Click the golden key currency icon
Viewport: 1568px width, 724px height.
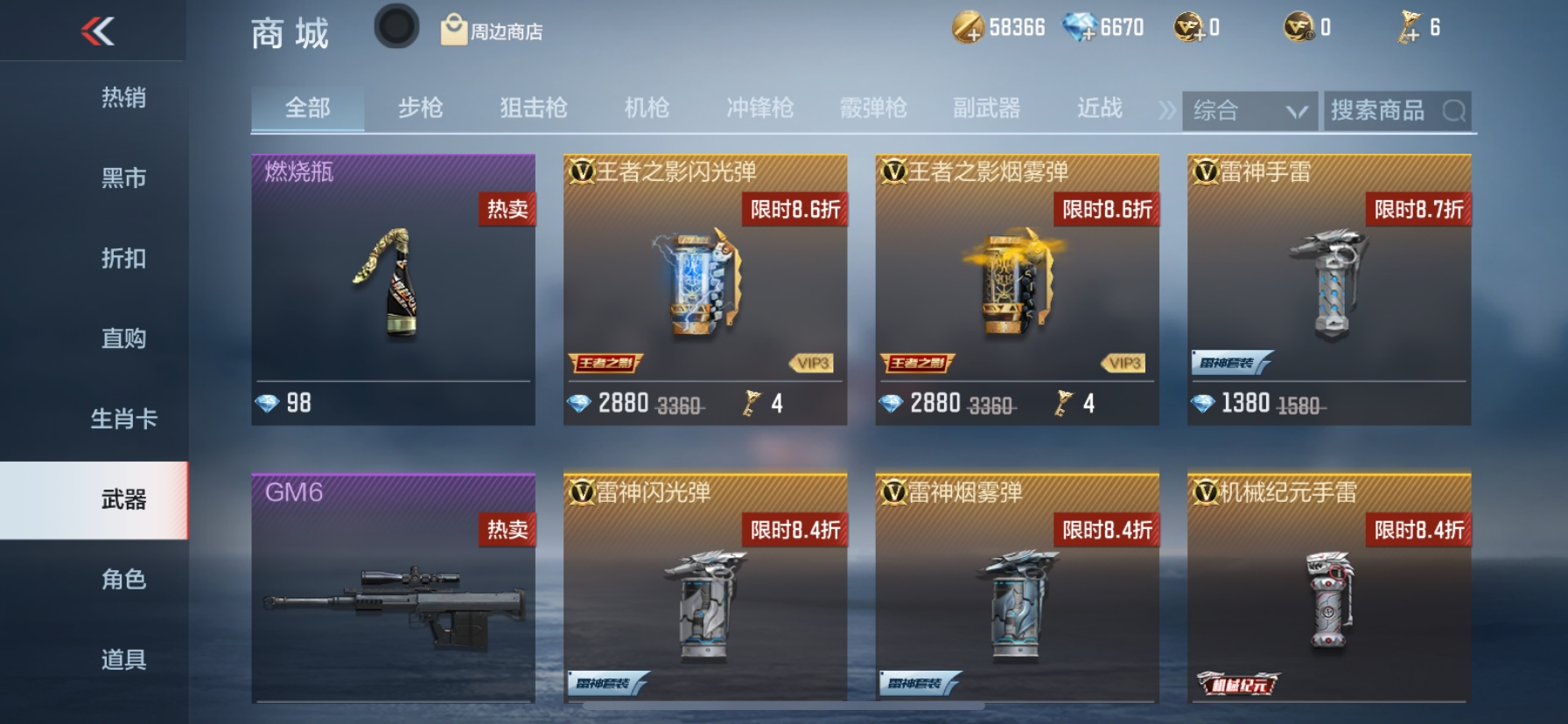pos(1410,27)
